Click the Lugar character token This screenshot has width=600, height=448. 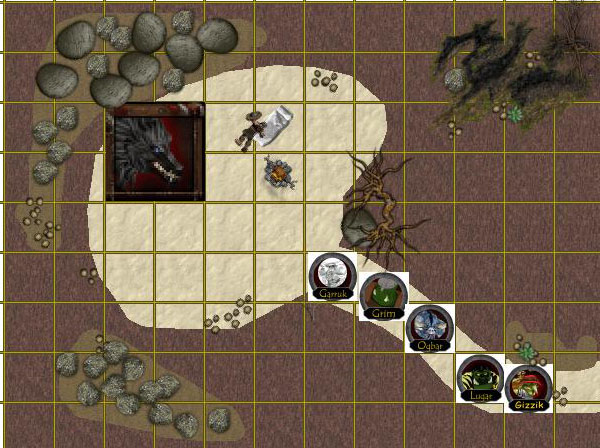pyautogui.click(x=480, y=379)
